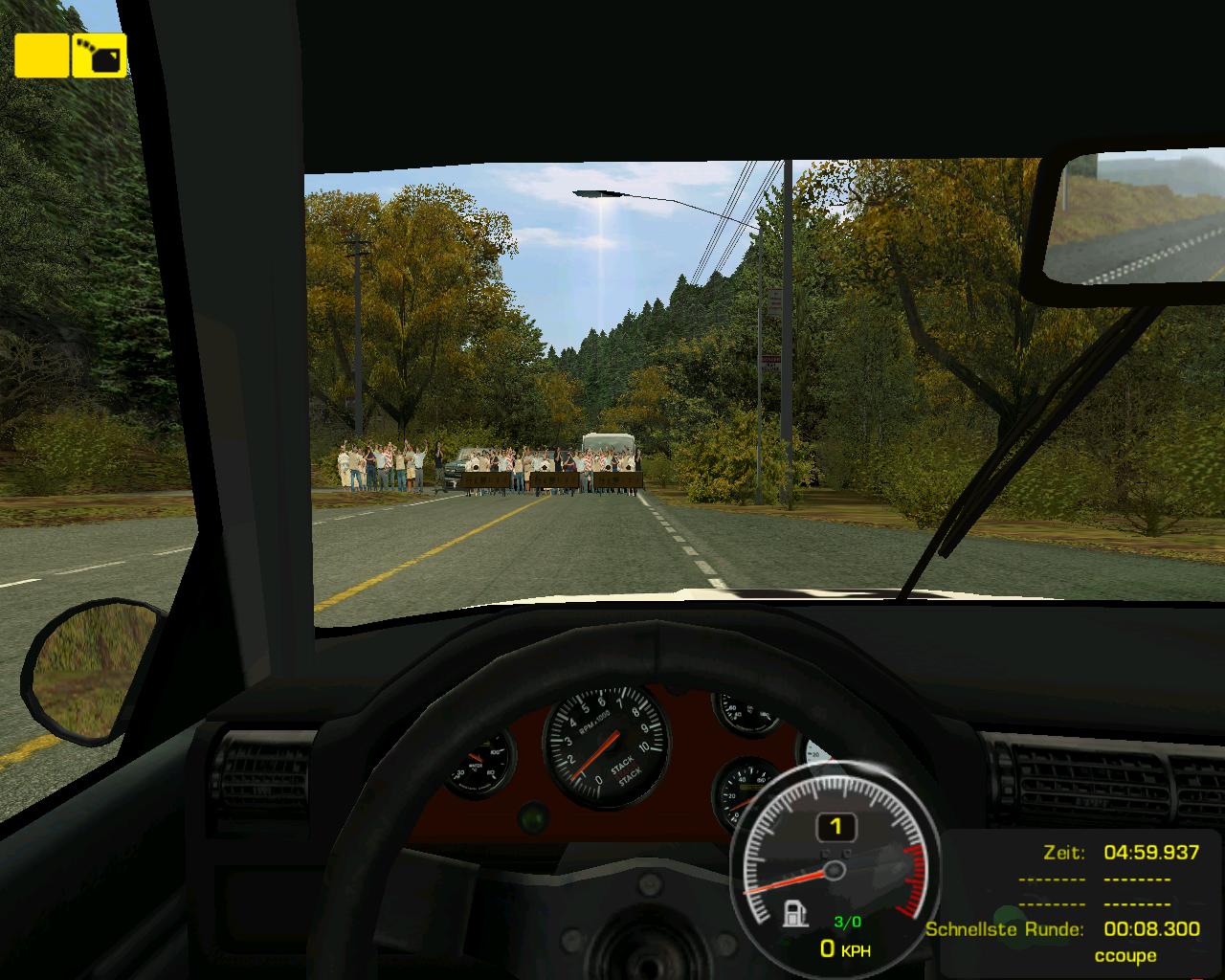This screenshot has height=980, width=1225.
Task: Click the blank yellow square icon
Action: click(41, 56)
